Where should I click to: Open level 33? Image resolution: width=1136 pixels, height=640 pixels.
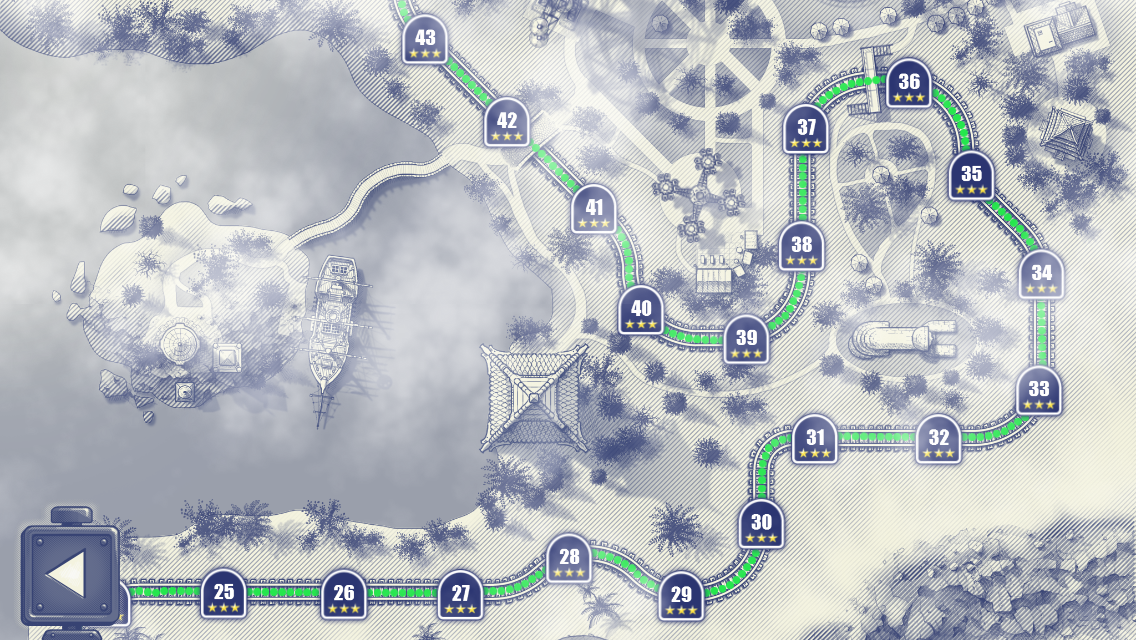(1039, 392)
